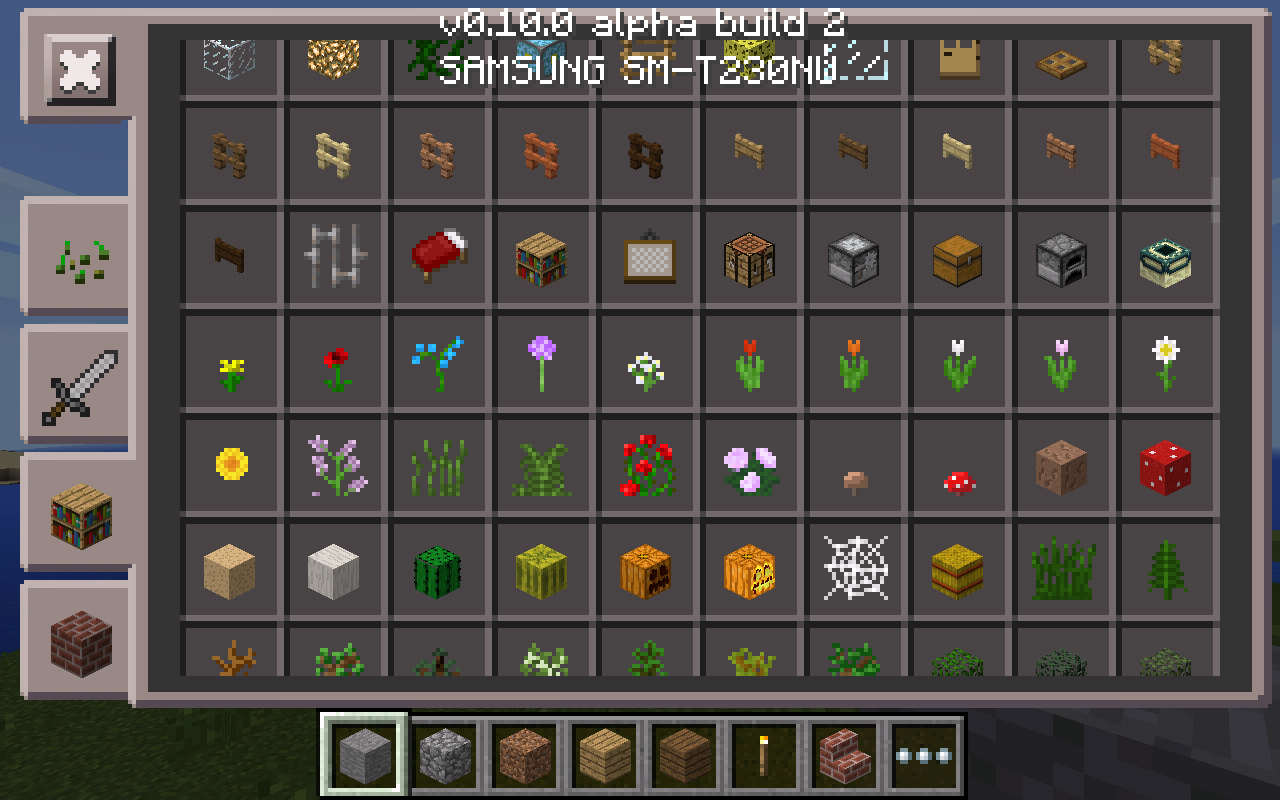Select the cobweb block
This screenshot has width=1280, height=800.
point(855,570)
